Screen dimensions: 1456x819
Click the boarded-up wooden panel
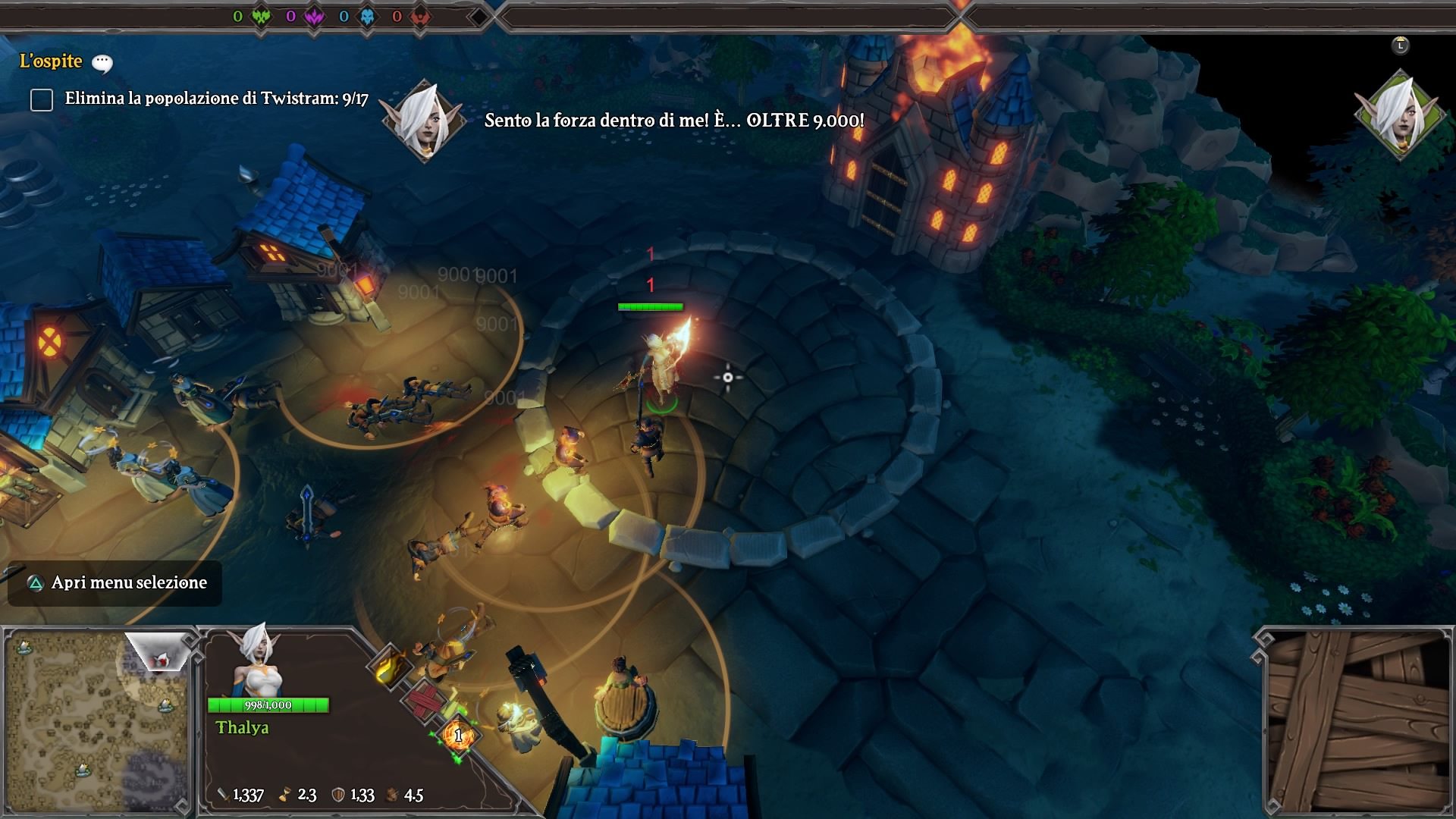click(1357, 722)
